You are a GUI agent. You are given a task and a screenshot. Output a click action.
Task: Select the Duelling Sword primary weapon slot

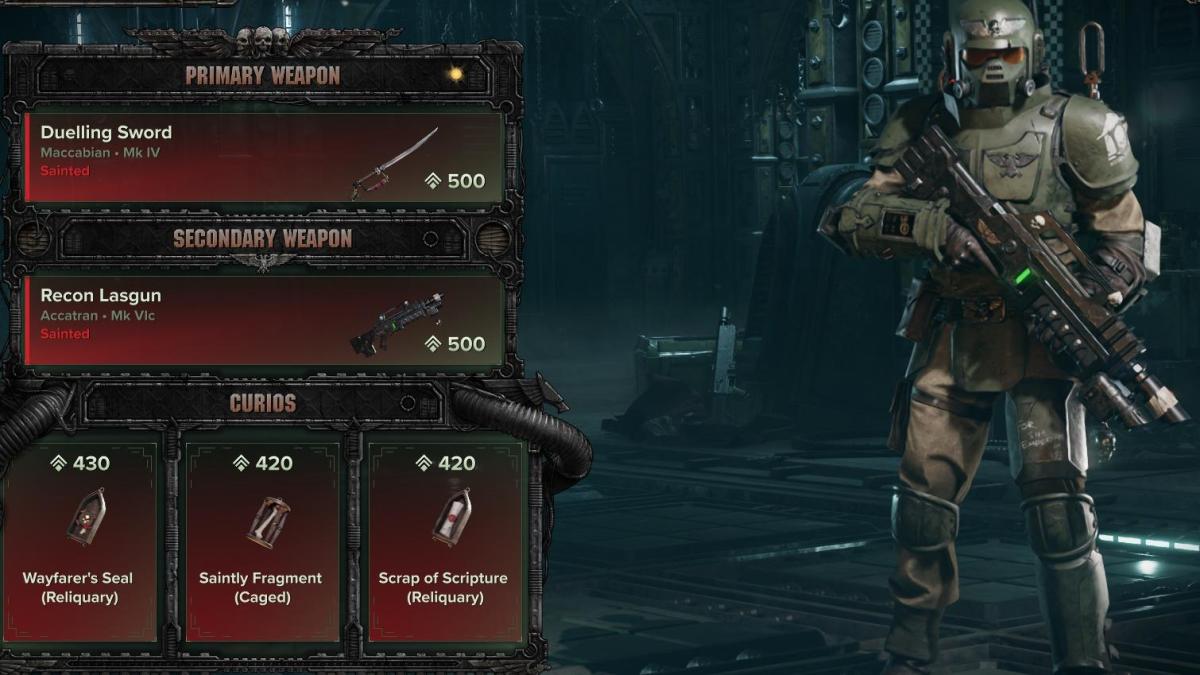tap(263, 157)
